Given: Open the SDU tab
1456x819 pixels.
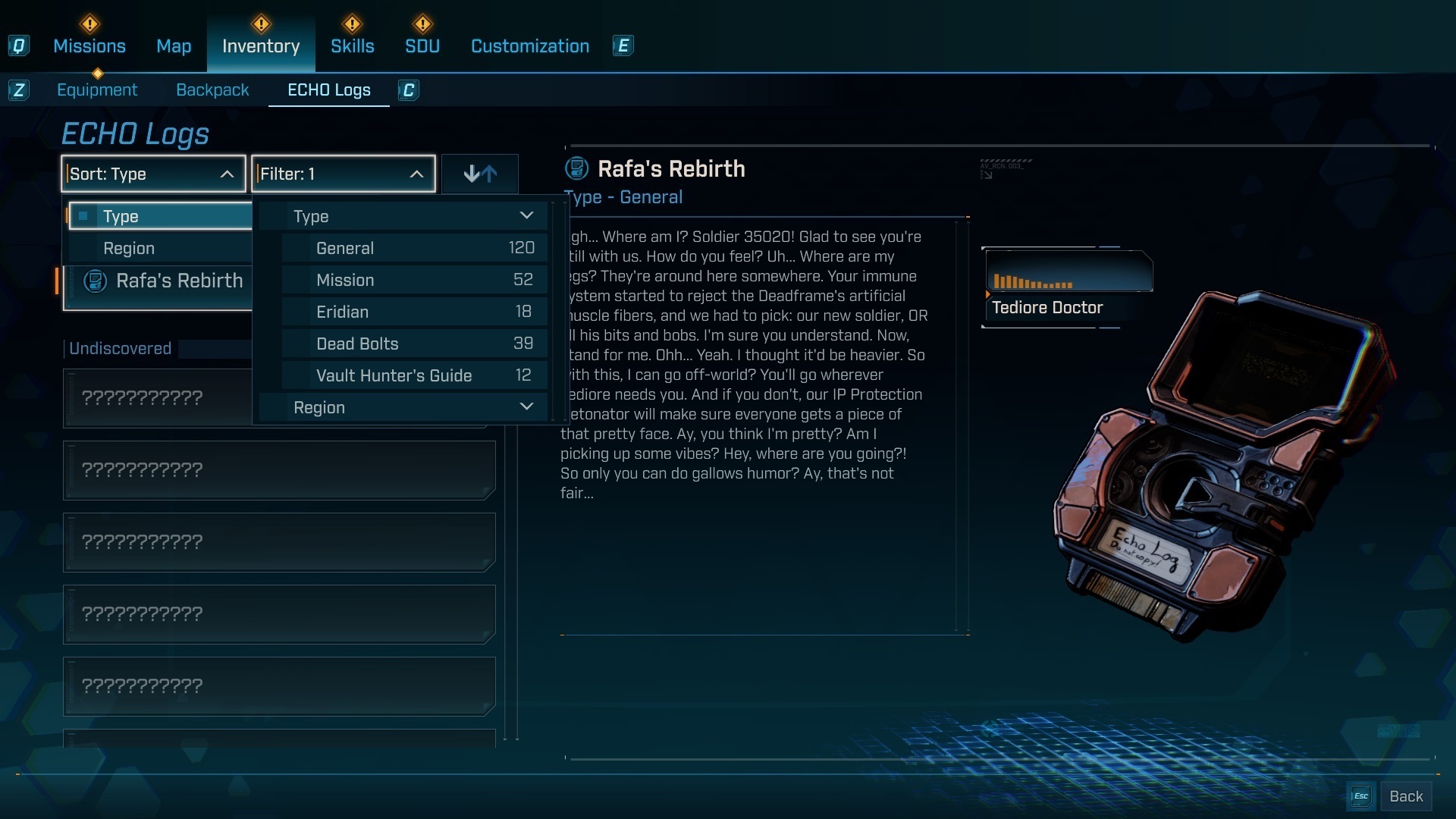Looking at the screenshot, I should (422, 46).
